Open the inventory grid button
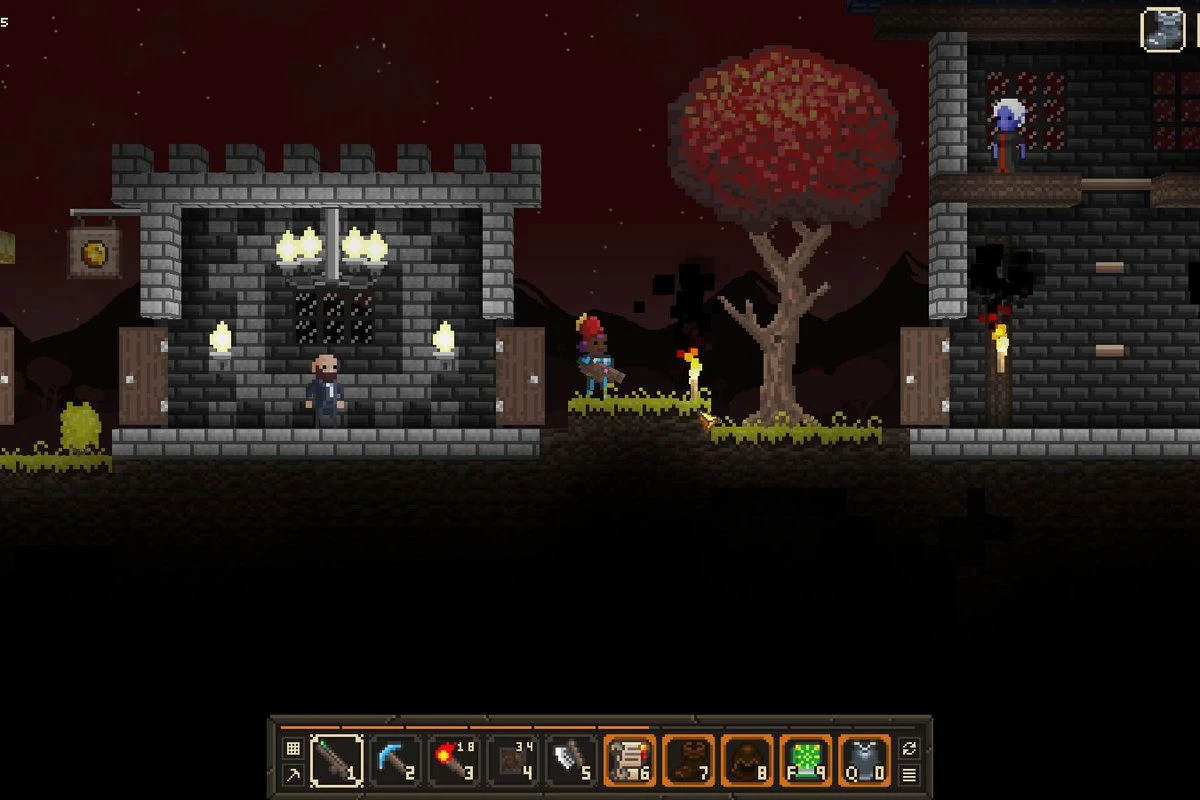Screen dimensions: 1200x800 [293, 748]
